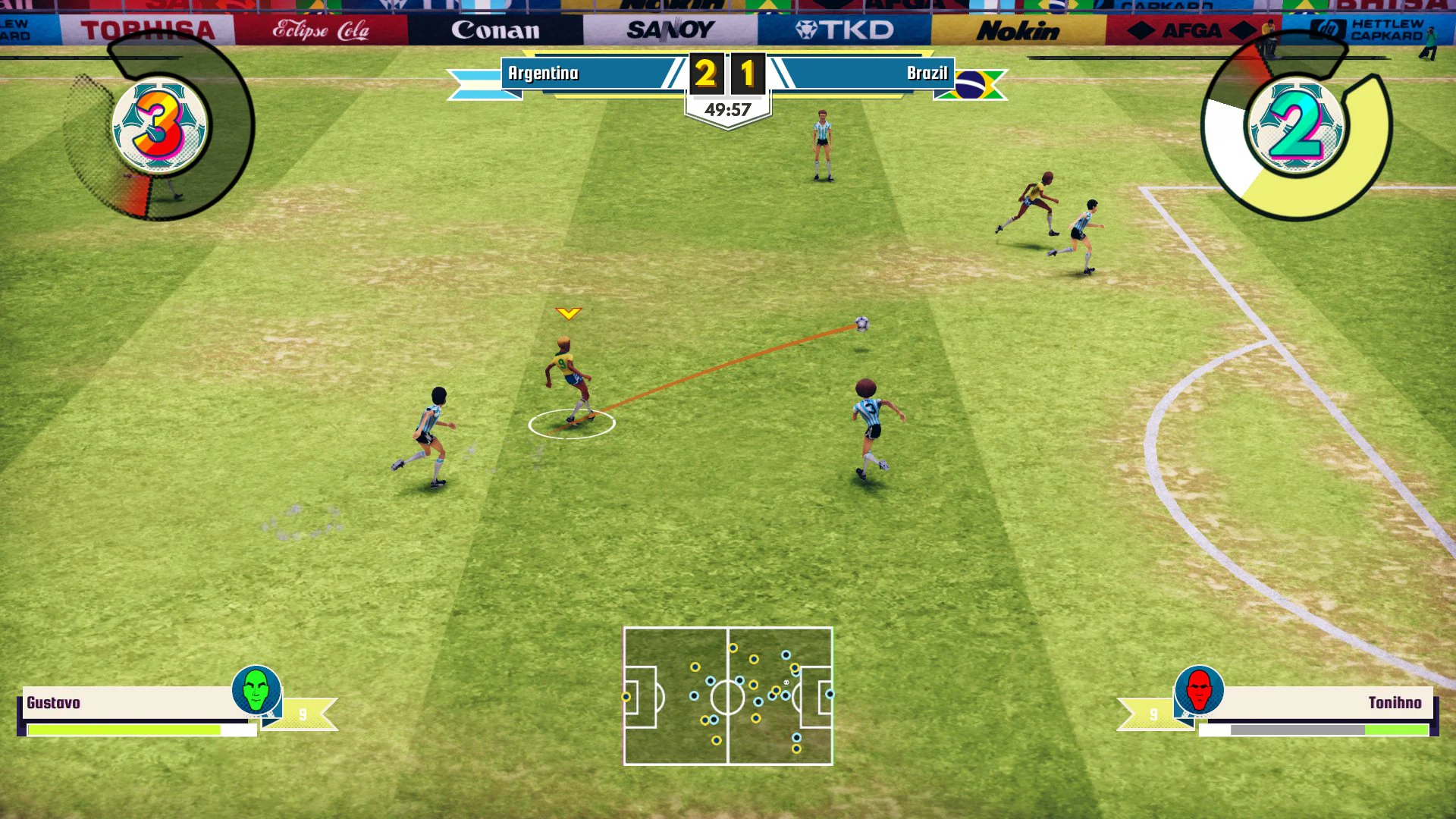1456x819 pixels.
Task: Toggle the Brazil score cell showing 1
Action: coord(747,74)
